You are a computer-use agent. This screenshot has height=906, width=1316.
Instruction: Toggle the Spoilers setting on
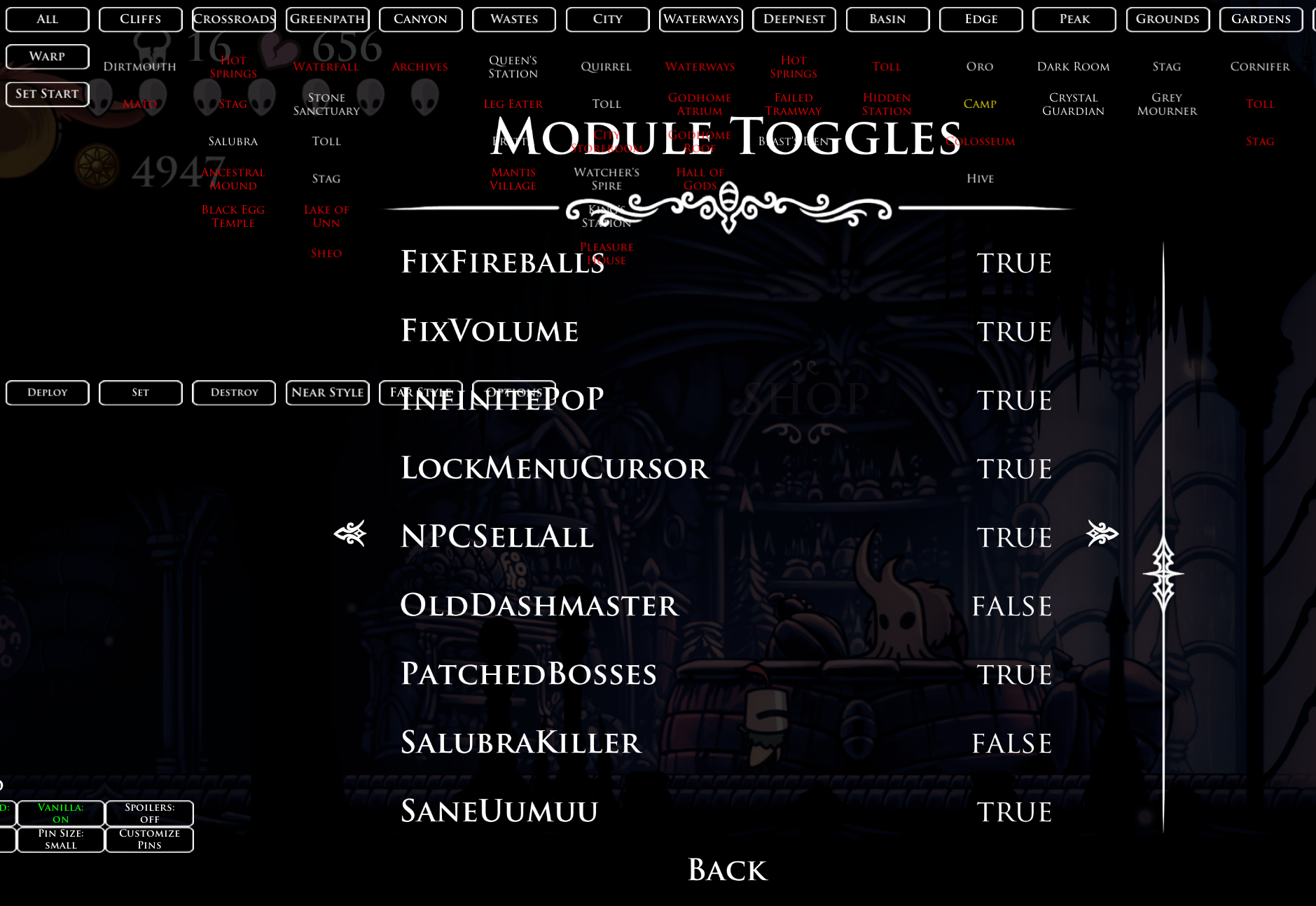149,814
